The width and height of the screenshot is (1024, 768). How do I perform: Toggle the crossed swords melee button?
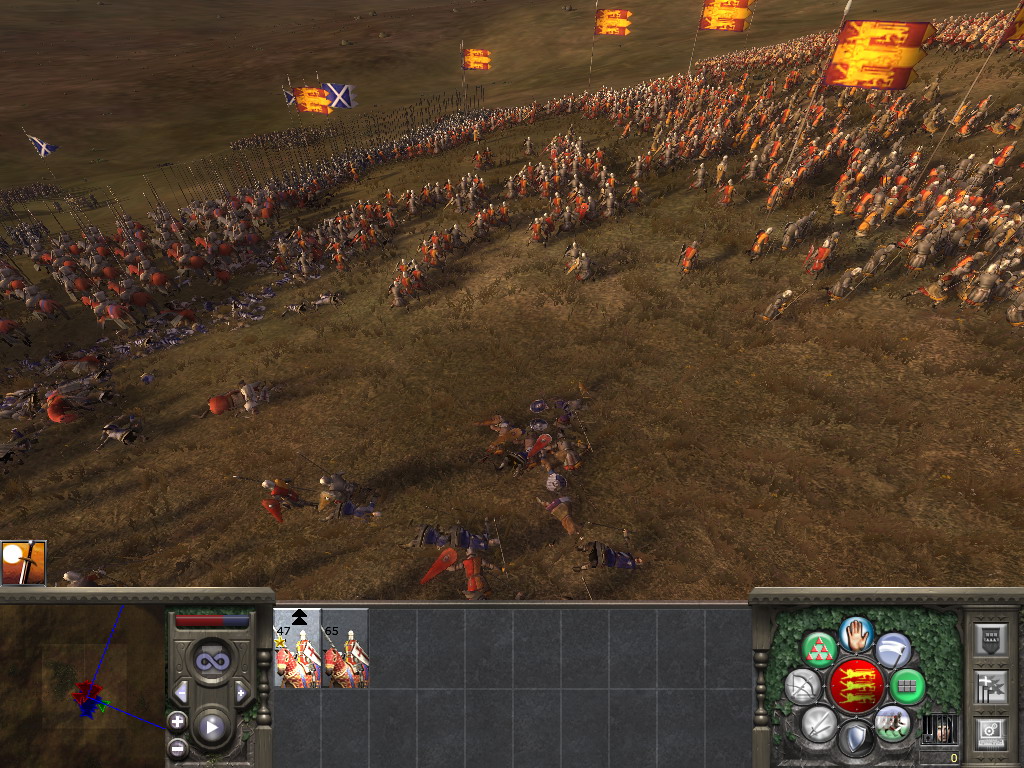pos(819,723)
